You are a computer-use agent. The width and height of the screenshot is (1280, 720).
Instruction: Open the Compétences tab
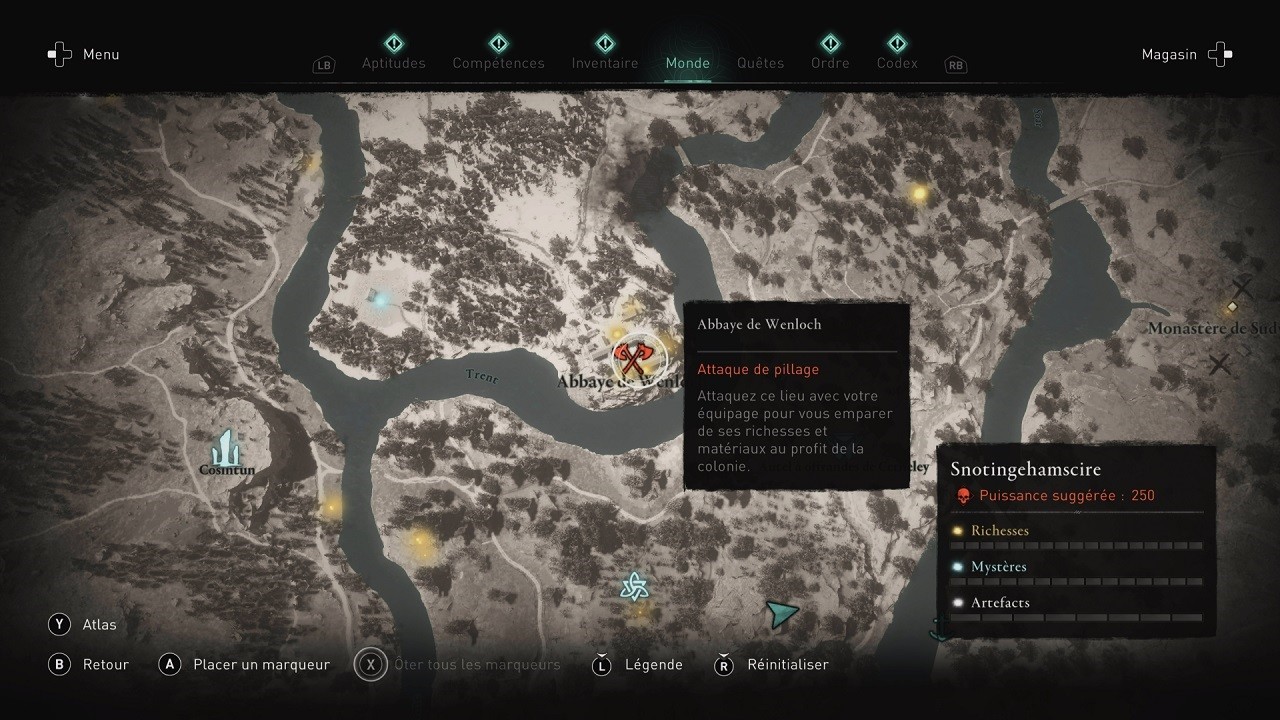[498, 62]
